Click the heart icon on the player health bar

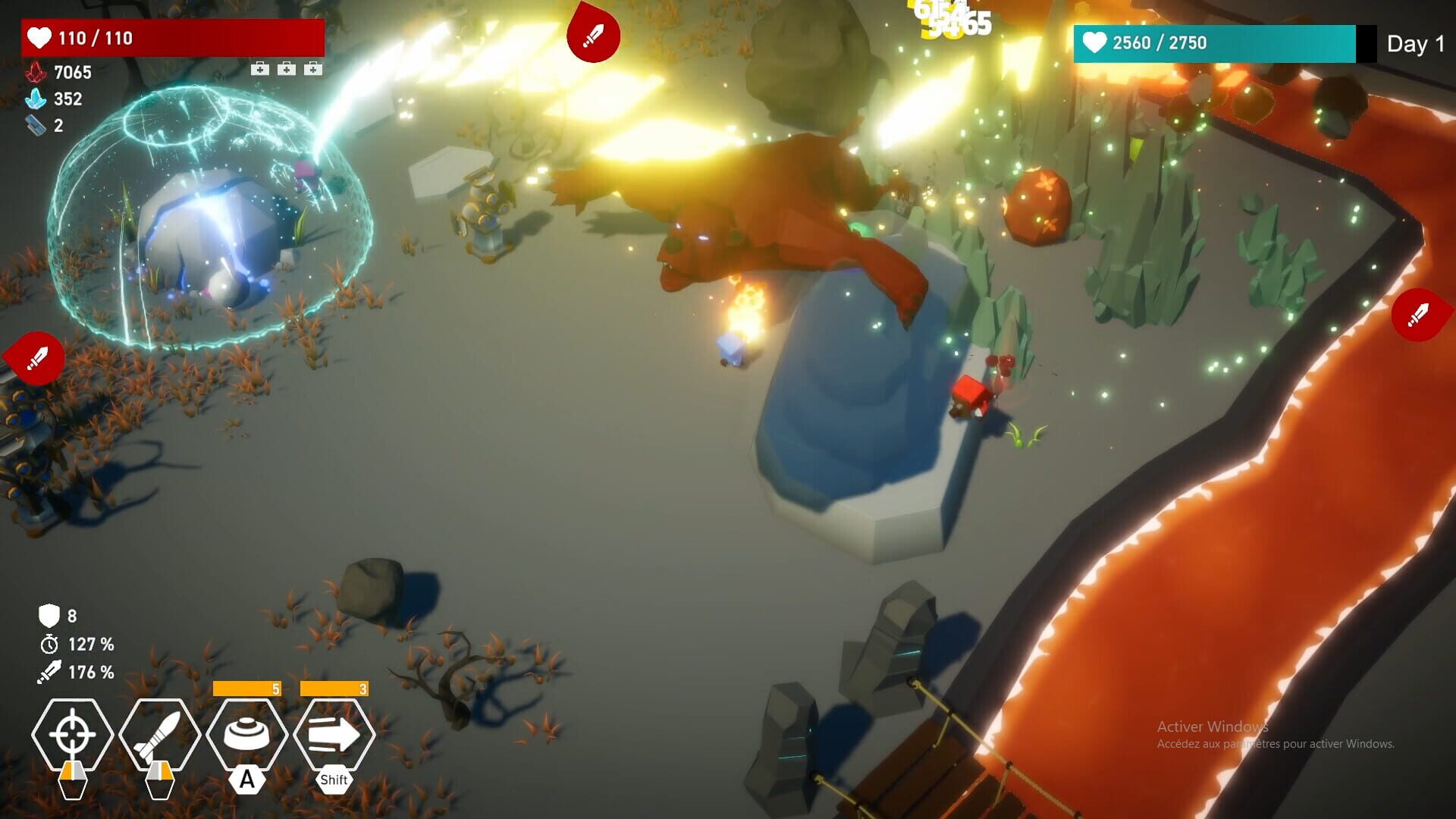point(39,39)
